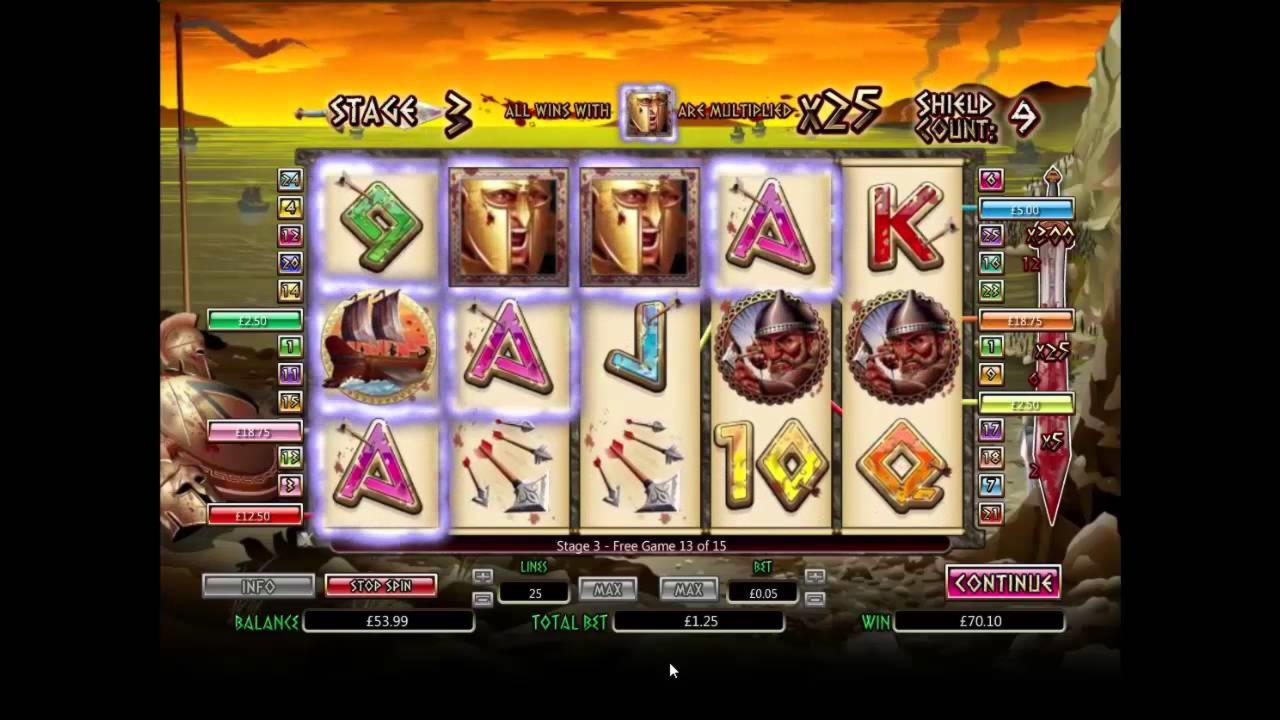The image size is (1280, 720).
Task: Click the Total Bet amount field
Action: [x=700, y=621]
